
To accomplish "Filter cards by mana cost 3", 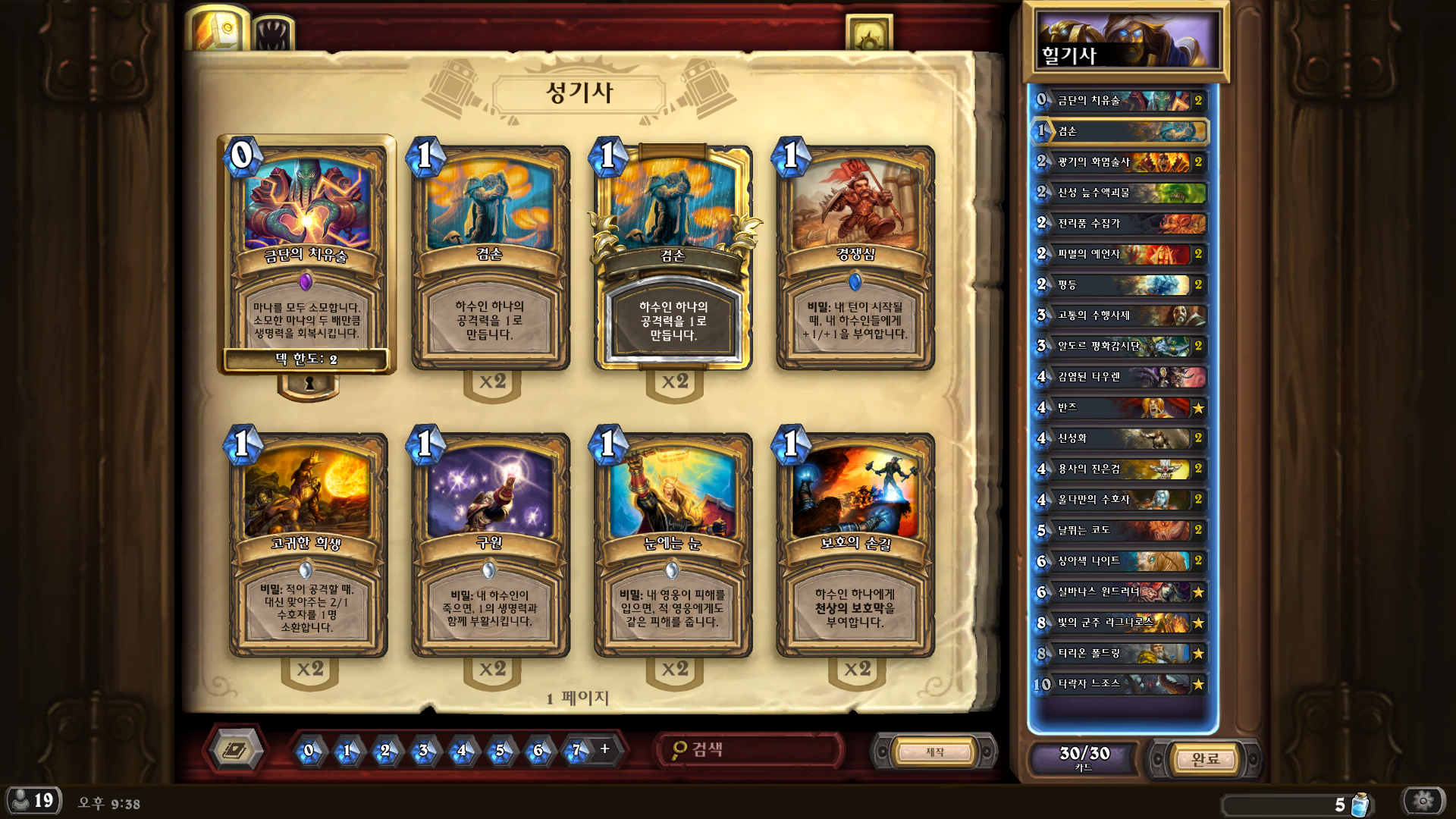I will coord(423,751).
